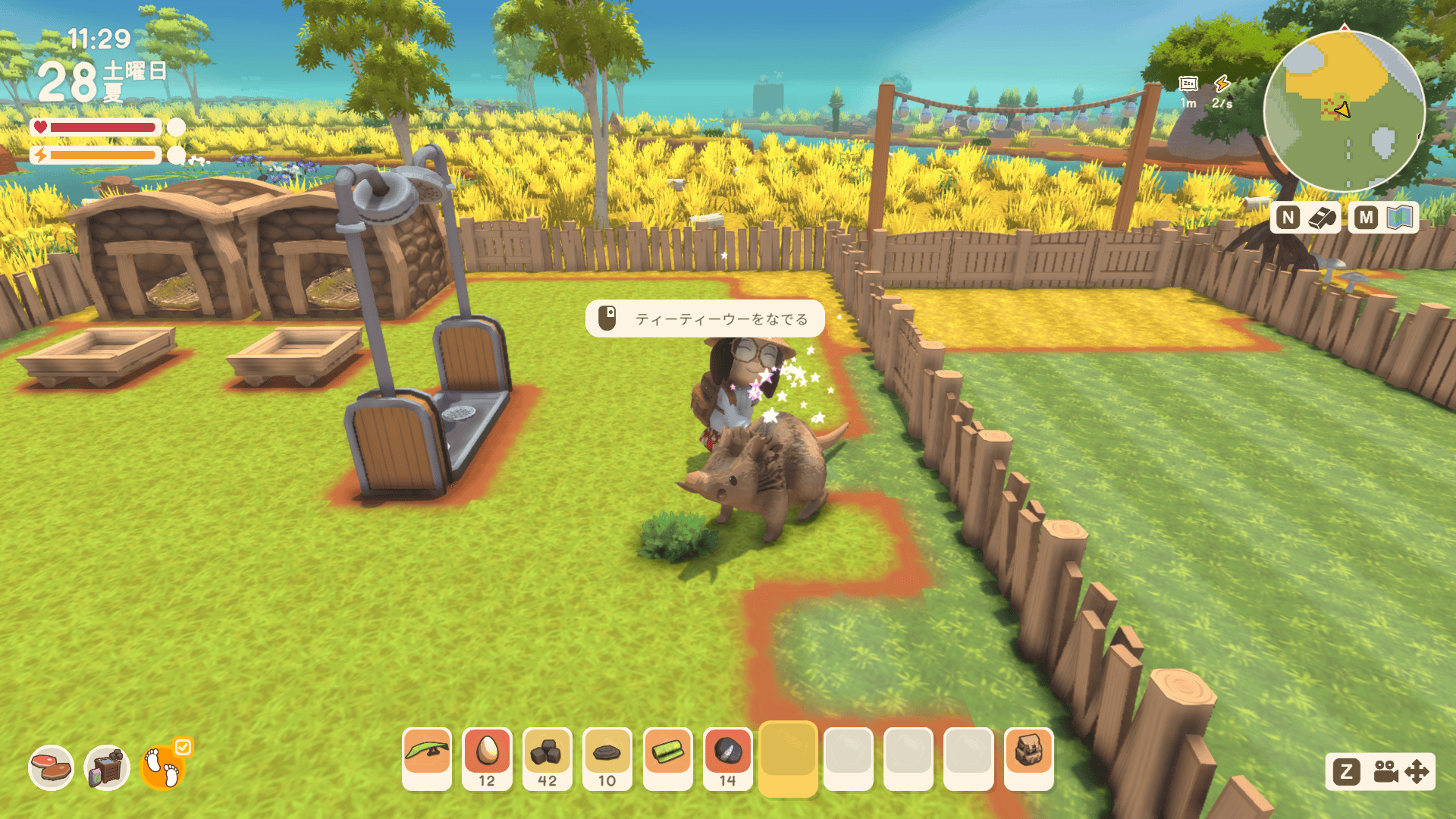
Task: Select the green leaf glider hotbar slot
Action: pos(427,758)
